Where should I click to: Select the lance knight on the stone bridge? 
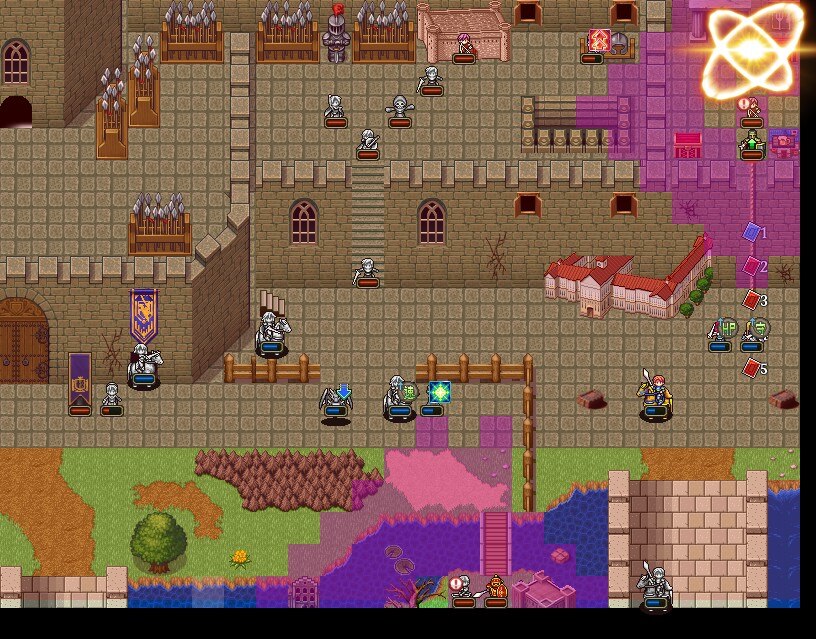(655, 584)
